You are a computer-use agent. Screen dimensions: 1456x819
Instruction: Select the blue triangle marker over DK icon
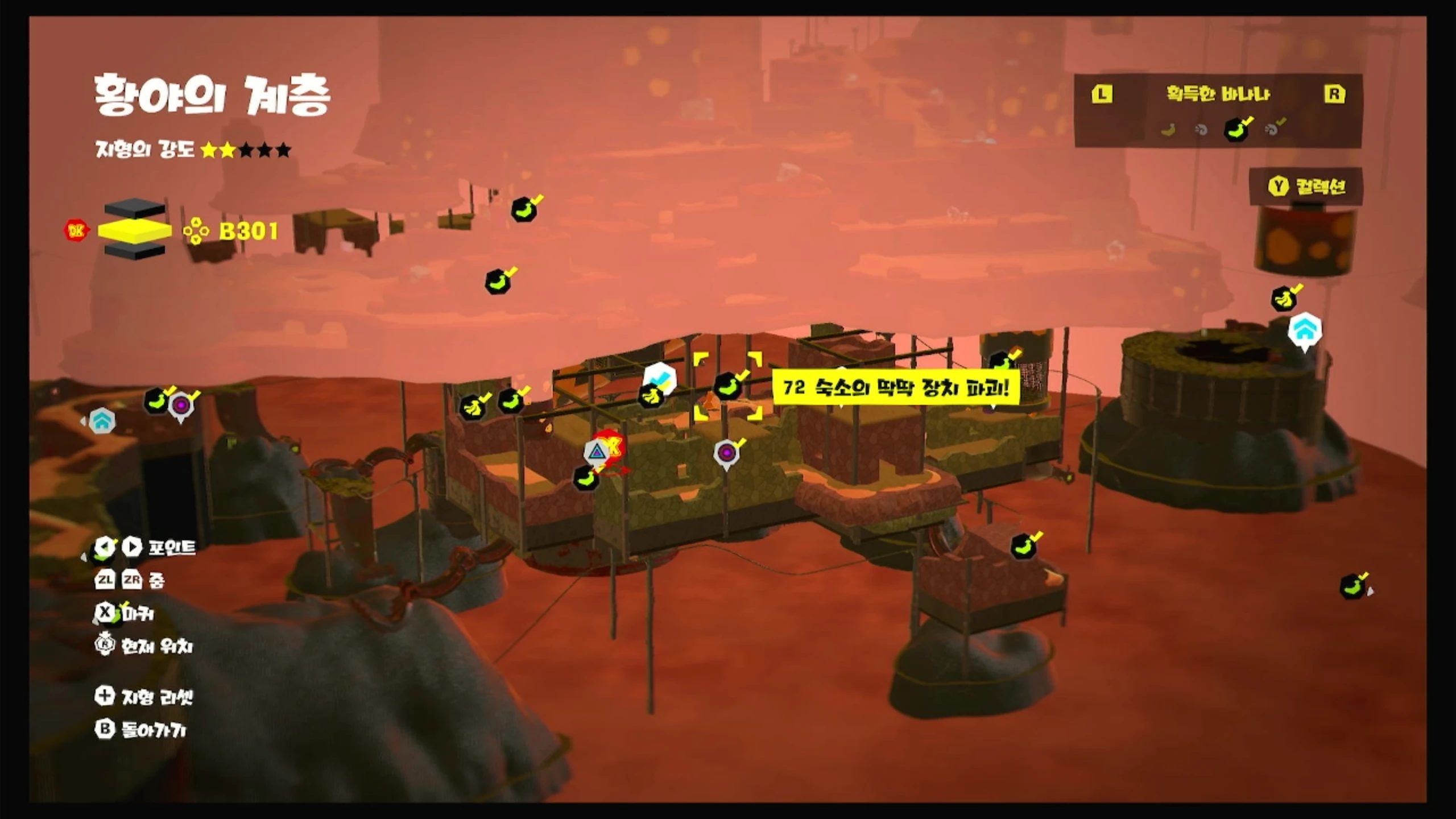point(596,453)
